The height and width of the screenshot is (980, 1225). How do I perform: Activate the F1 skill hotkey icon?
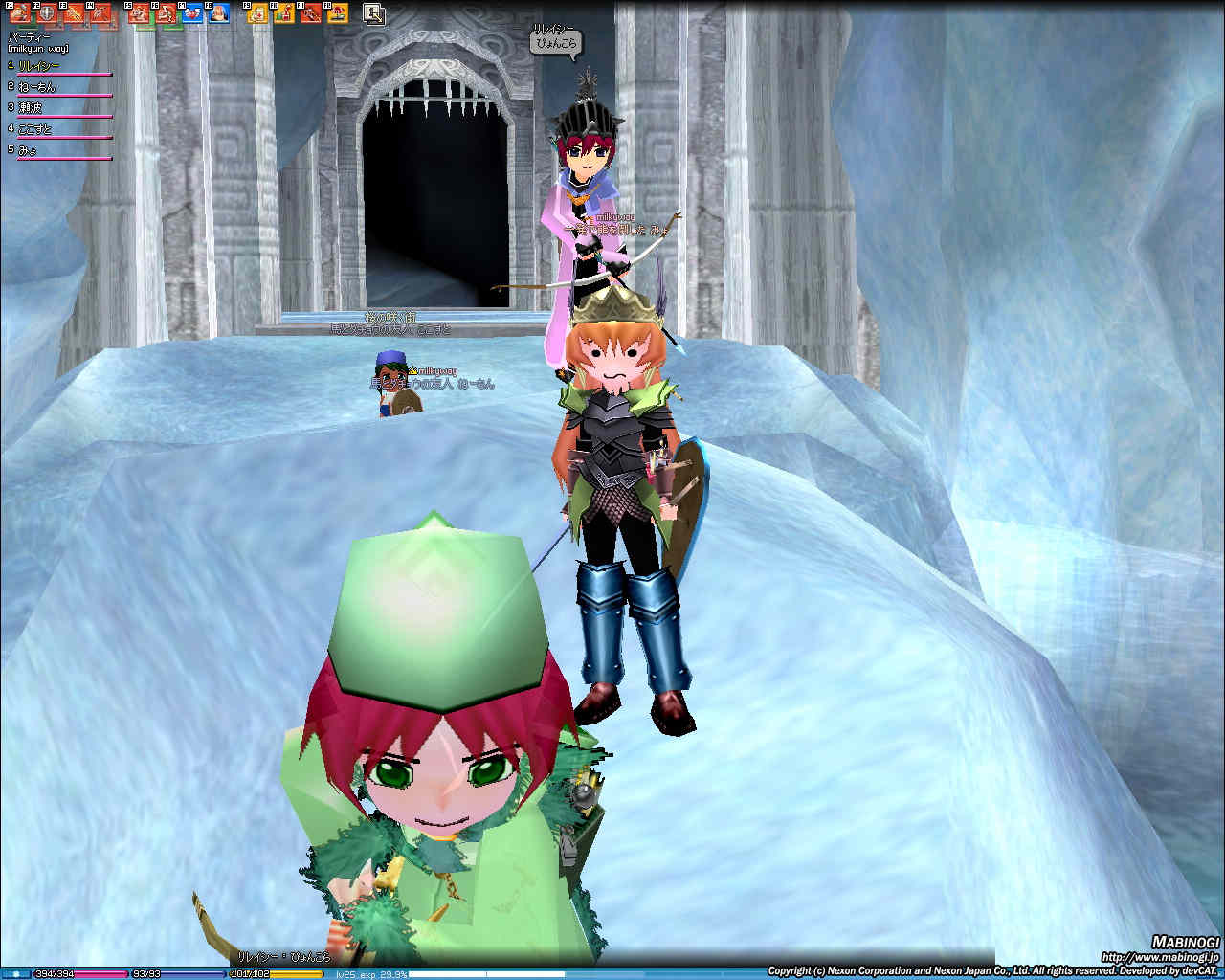[x=20, y=13]
